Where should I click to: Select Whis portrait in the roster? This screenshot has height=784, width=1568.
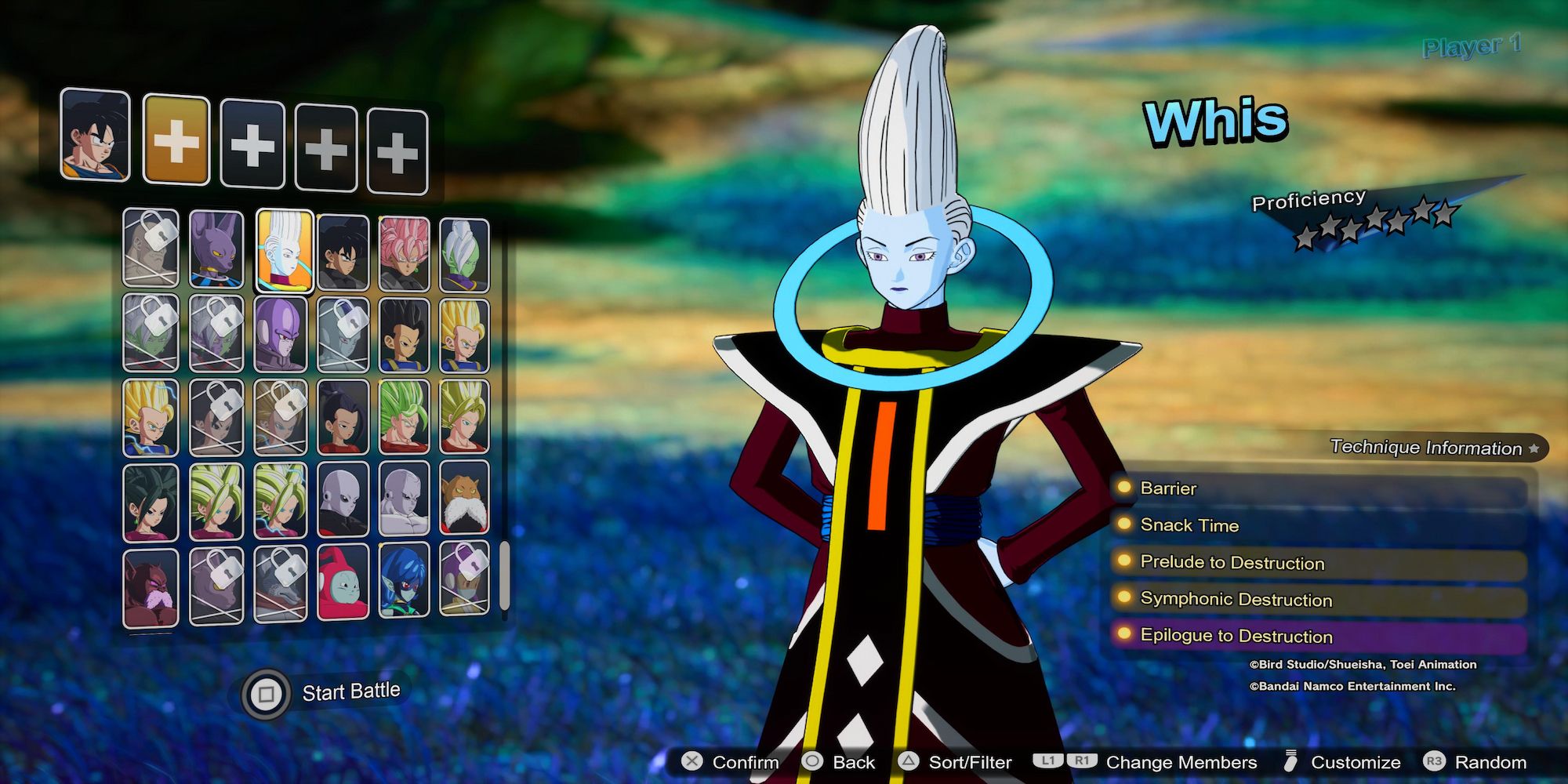point(285,251)
